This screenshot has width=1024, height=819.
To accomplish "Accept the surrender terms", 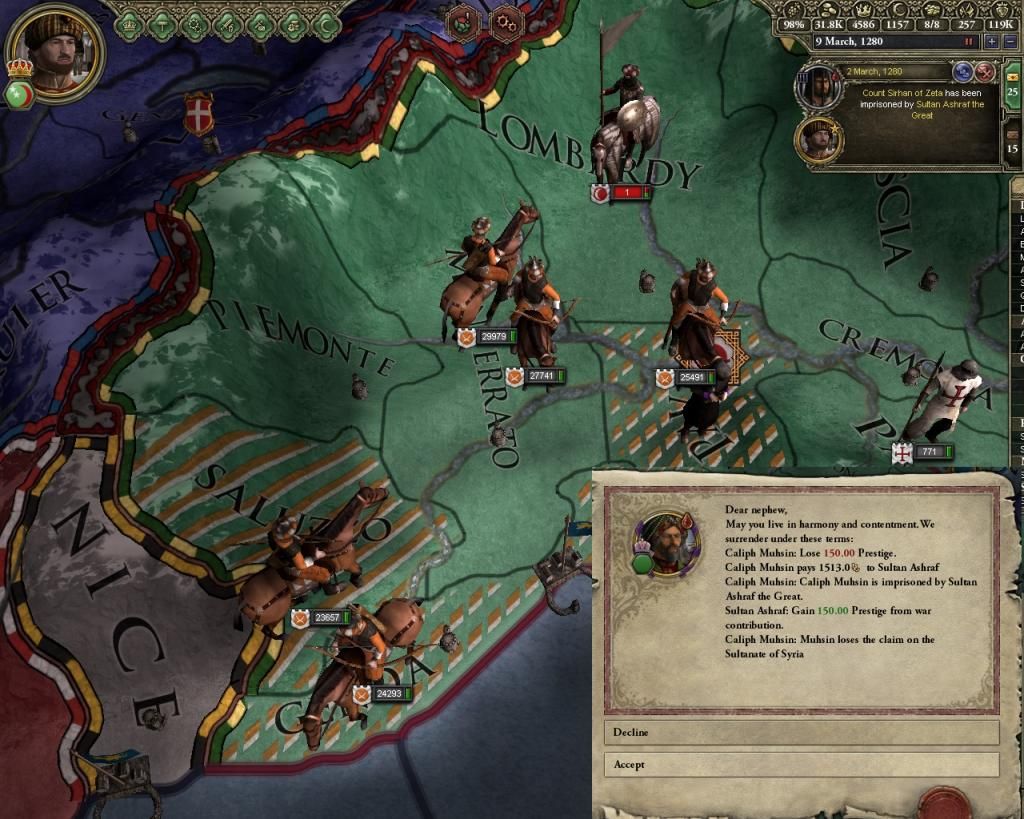I will coord(800,765).
